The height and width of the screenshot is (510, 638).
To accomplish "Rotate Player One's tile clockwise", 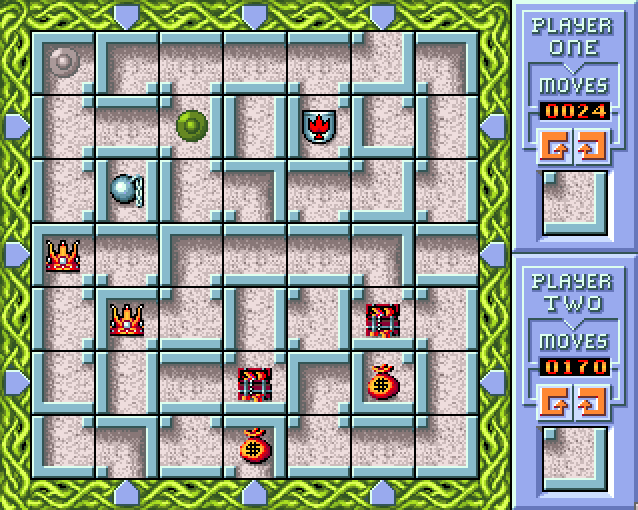I will coord(591,145).
